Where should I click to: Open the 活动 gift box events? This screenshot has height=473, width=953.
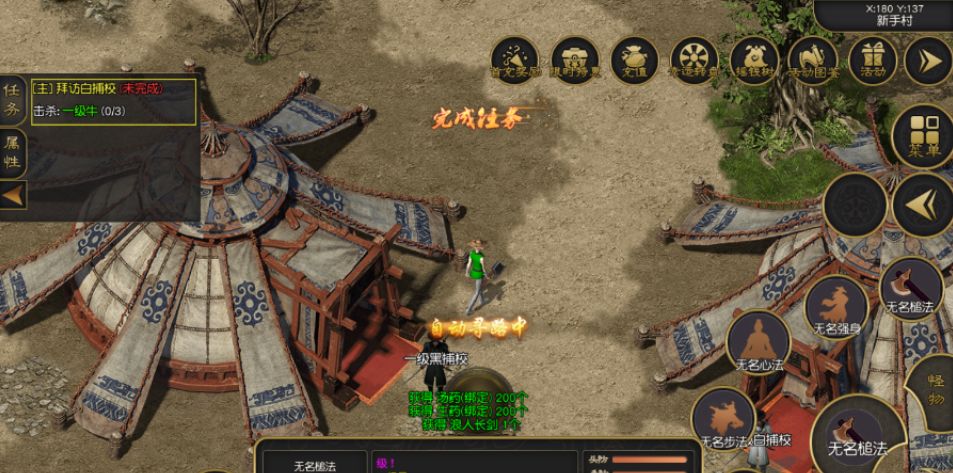(872, 60)
